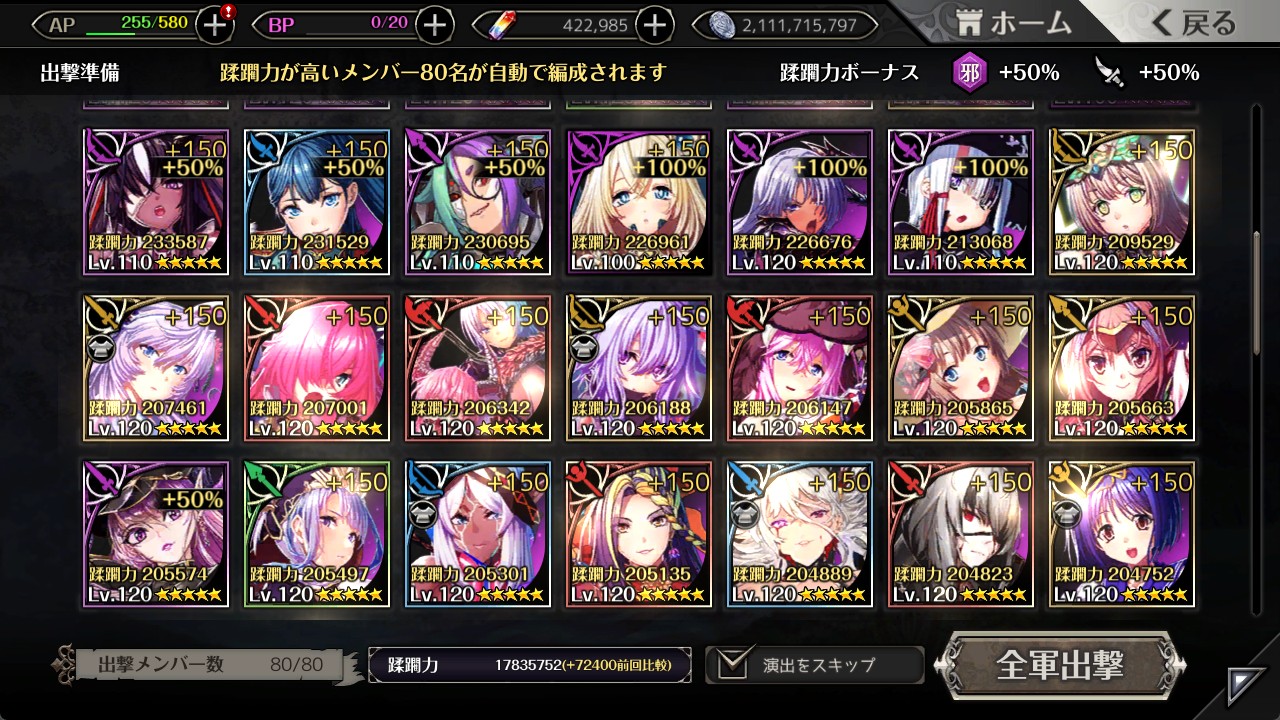Viewport: 1280px width, 720px height.
Task: Select the blonde unit with power 205135
Action: coord(639,534)
